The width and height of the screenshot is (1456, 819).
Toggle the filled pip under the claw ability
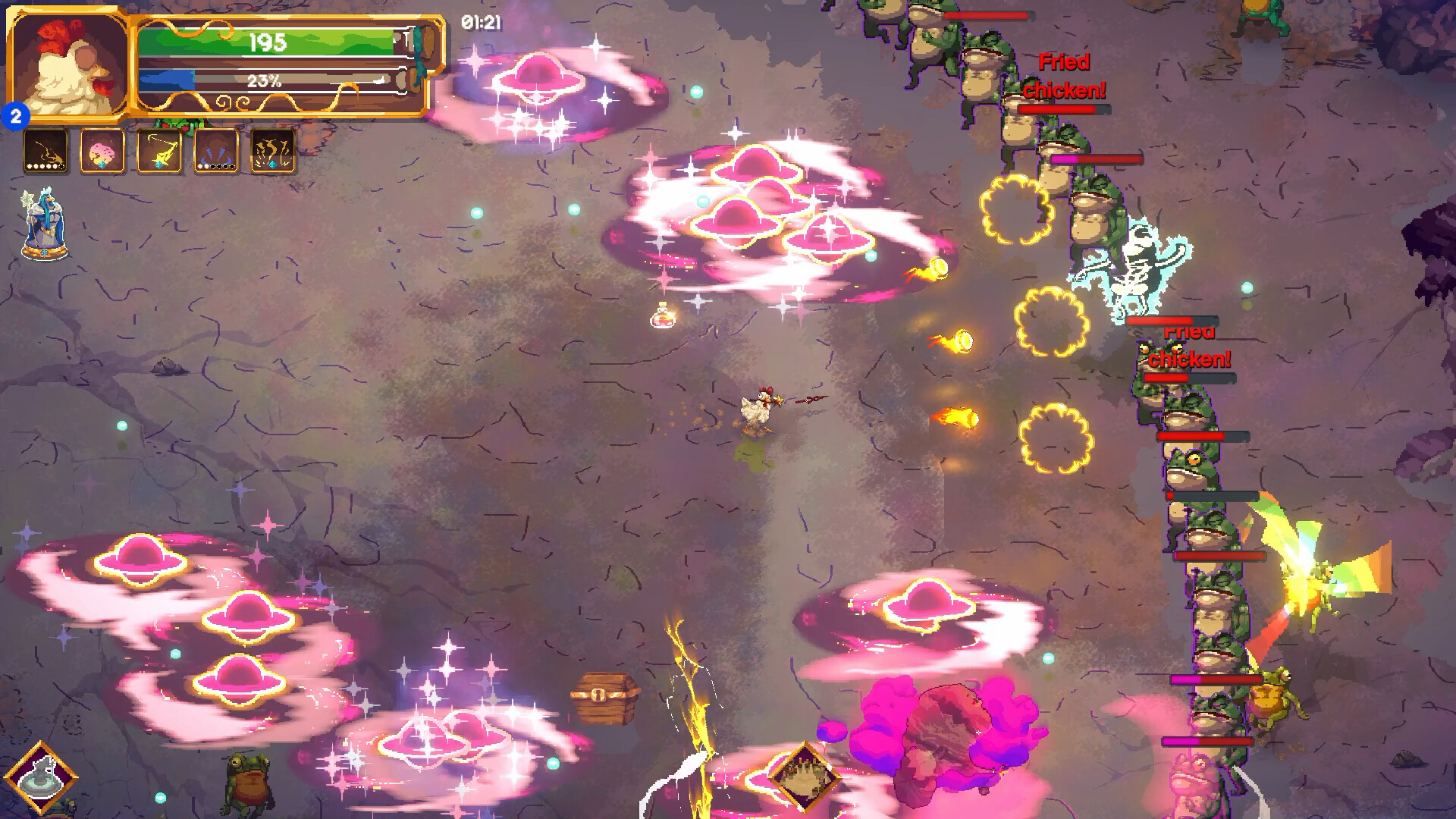coord(202,166)
